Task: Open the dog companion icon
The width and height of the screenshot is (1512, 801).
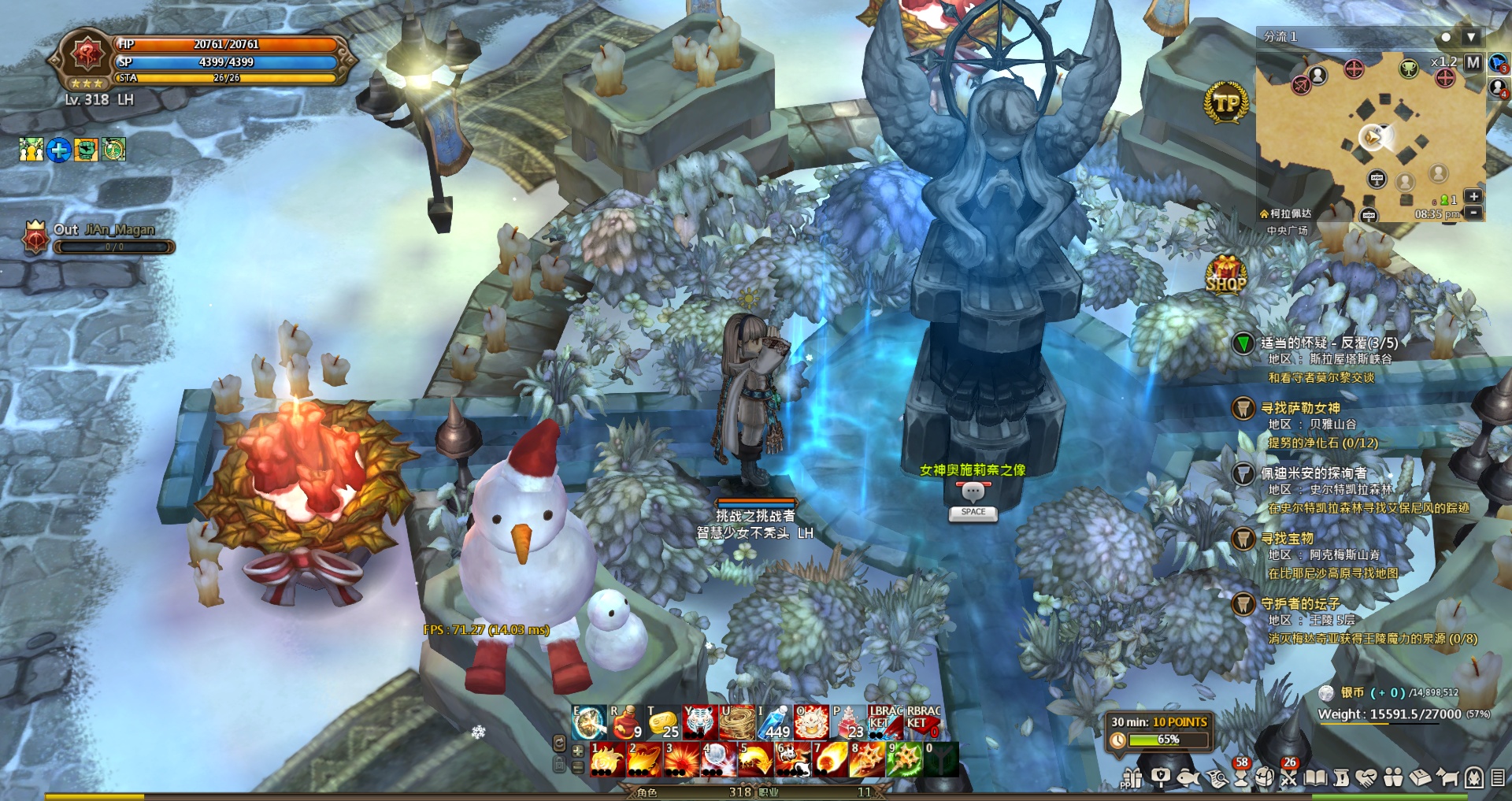Action: 1447,778
